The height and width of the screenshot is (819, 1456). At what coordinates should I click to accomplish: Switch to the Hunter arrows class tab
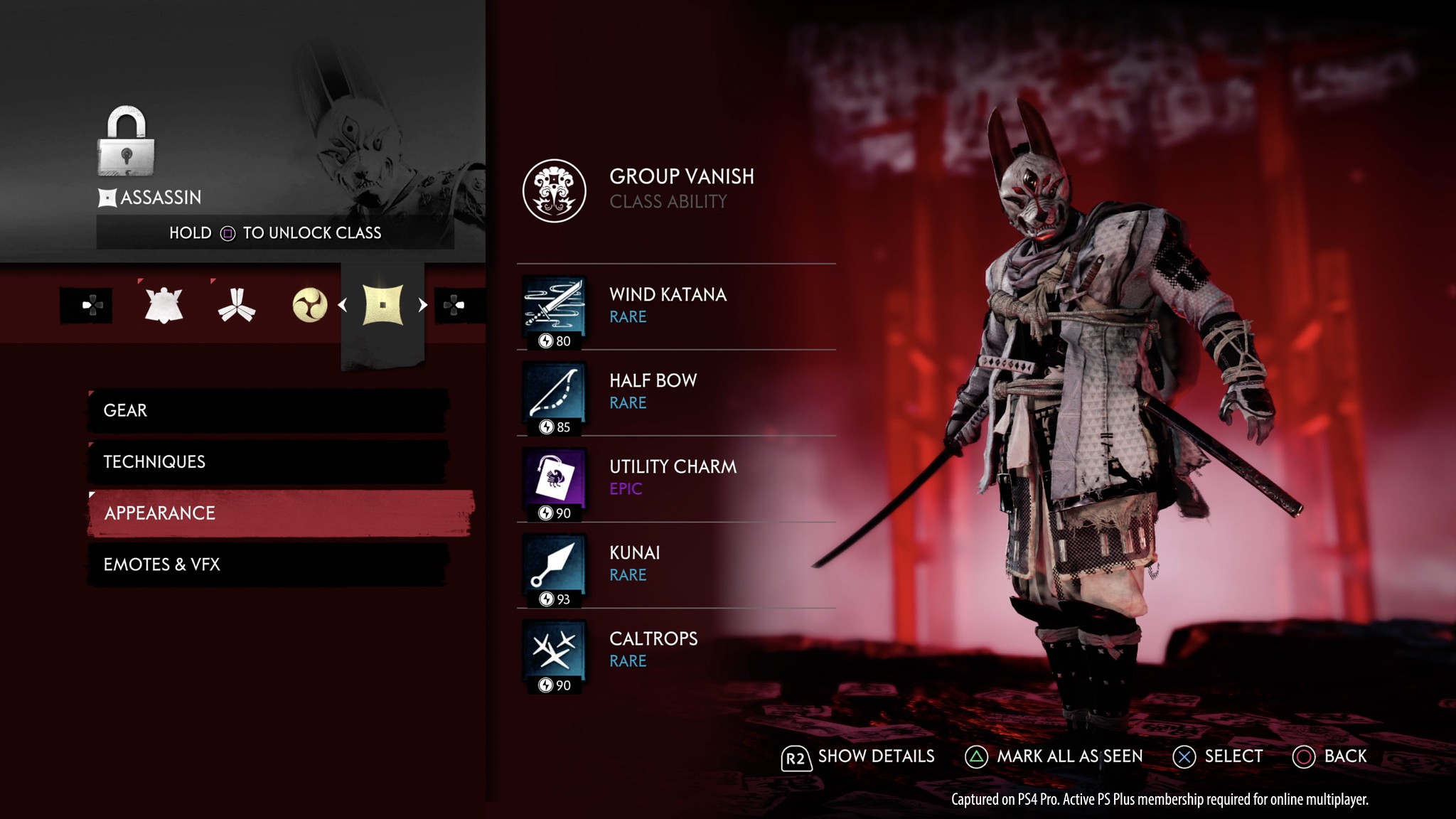coord(237,306)
